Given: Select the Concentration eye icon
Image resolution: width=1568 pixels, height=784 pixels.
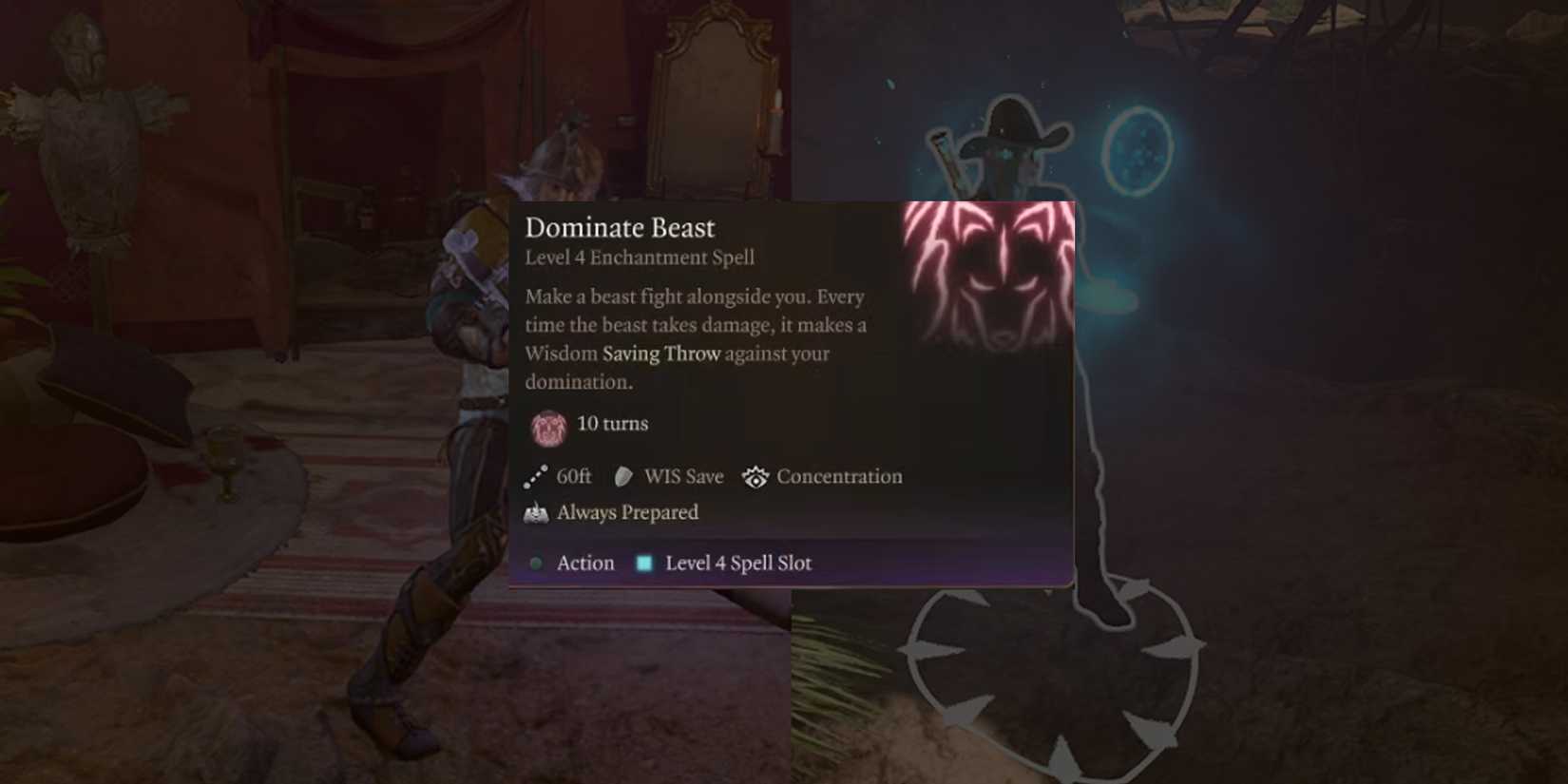Looking at the screenshot, I should tap(755, 476).
